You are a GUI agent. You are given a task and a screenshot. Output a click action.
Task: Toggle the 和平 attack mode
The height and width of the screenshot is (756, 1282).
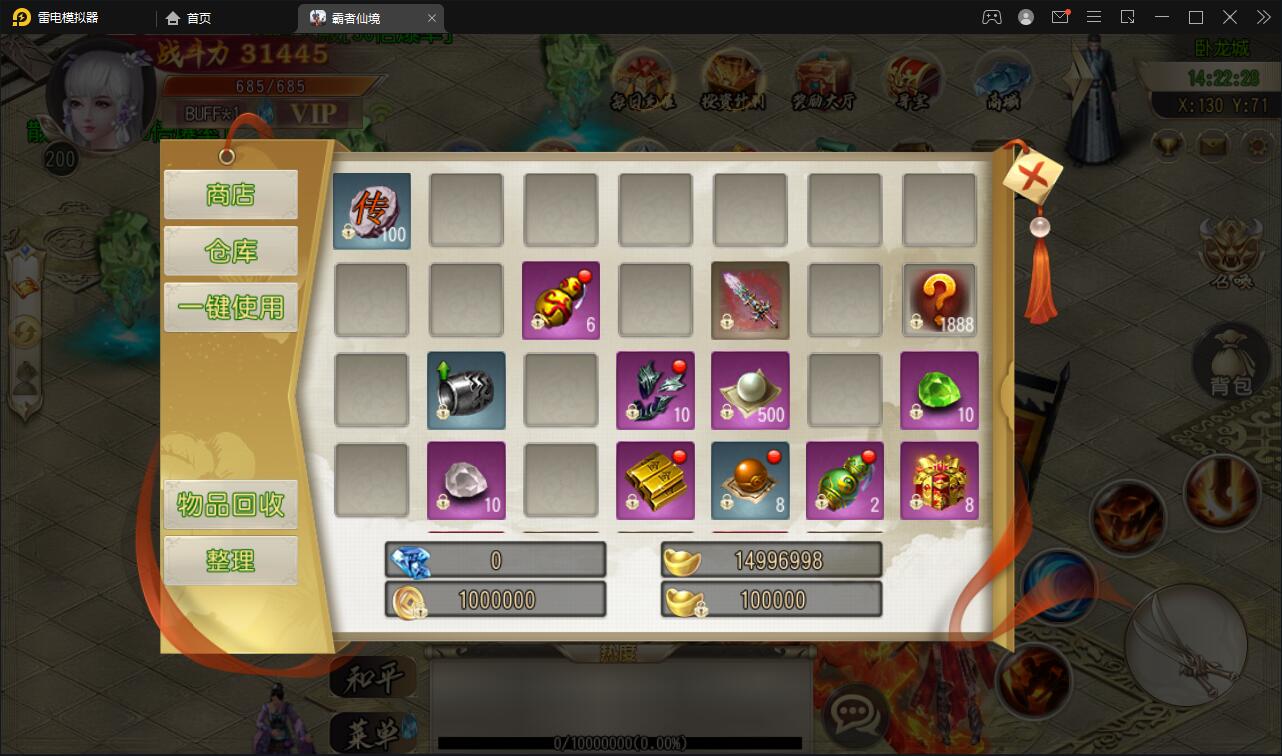373,679
